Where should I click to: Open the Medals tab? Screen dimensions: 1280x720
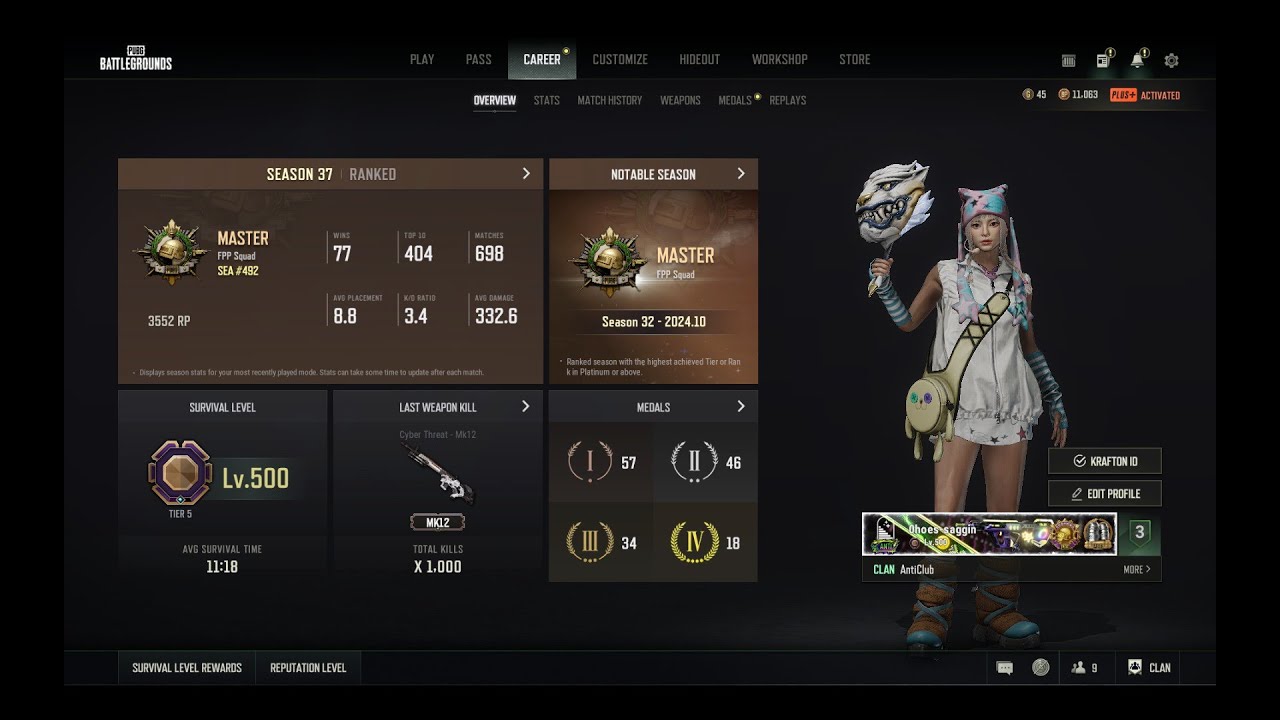735,101
